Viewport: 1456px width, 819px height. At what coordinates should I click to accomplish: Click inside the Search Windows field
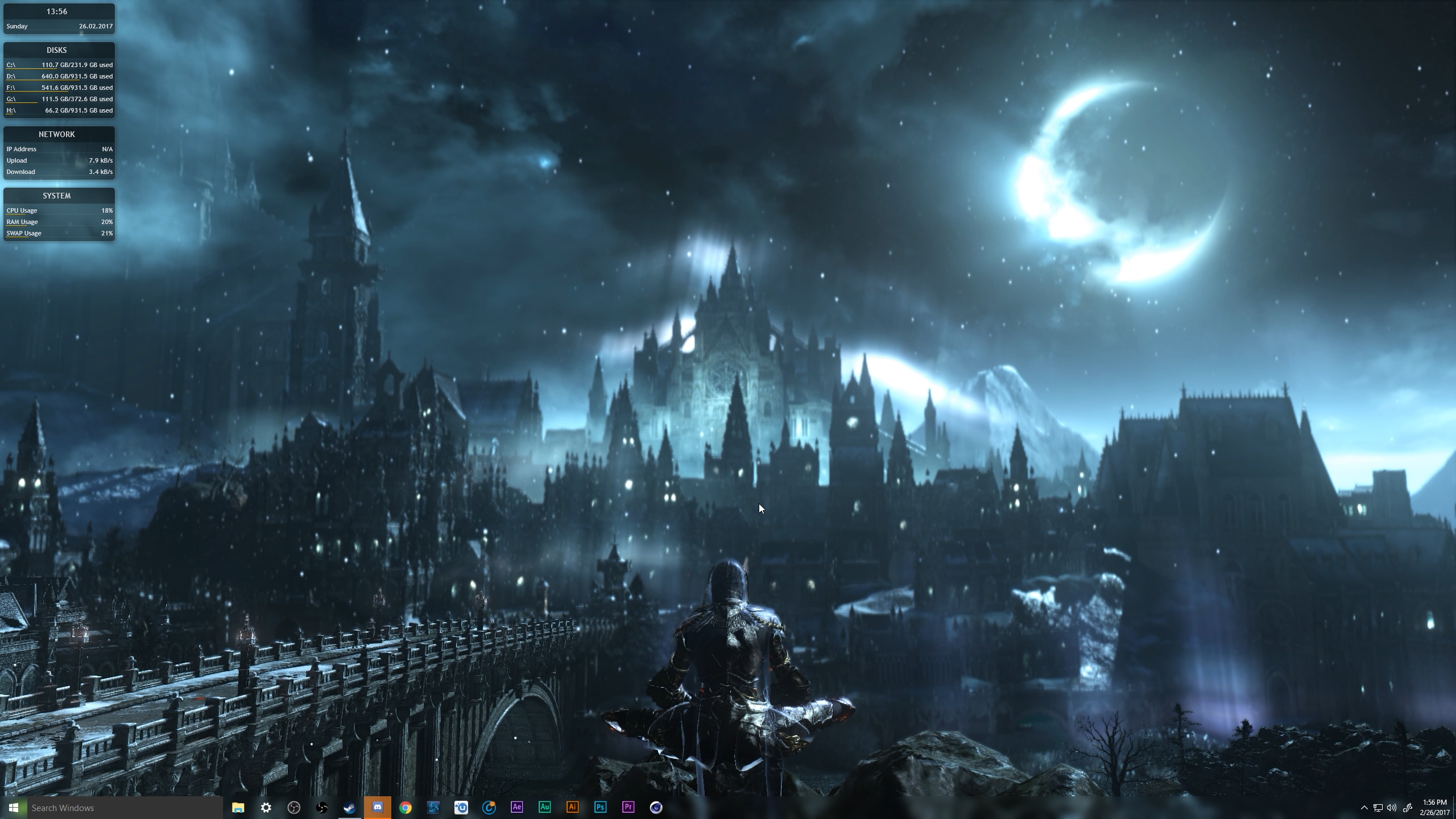(x=114, y=807)
